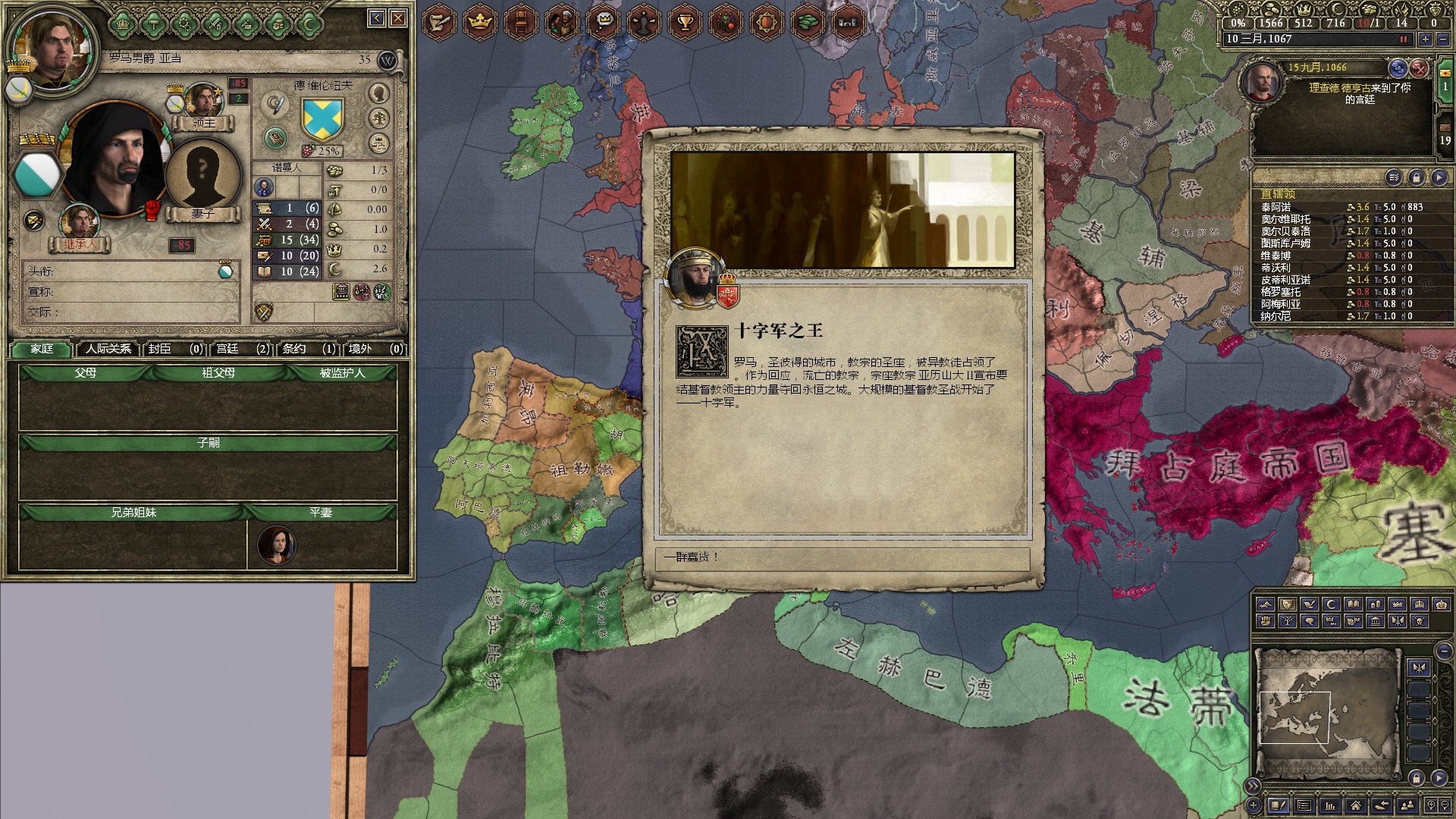The width and height of the screenshot is (1456, 819).
Task: Increase game speed with the plus button
Action: [x=1426, y=39]
